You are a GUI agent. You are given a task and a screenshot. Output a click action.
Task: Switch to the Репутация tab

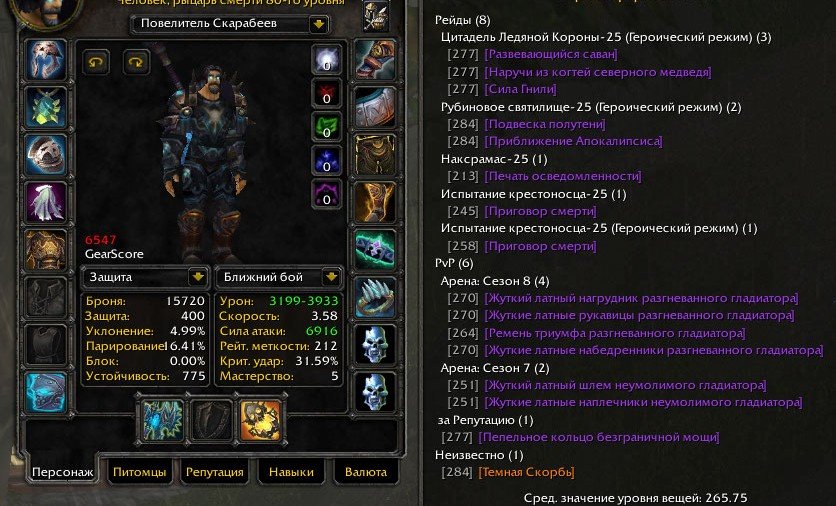pos(215,472)
